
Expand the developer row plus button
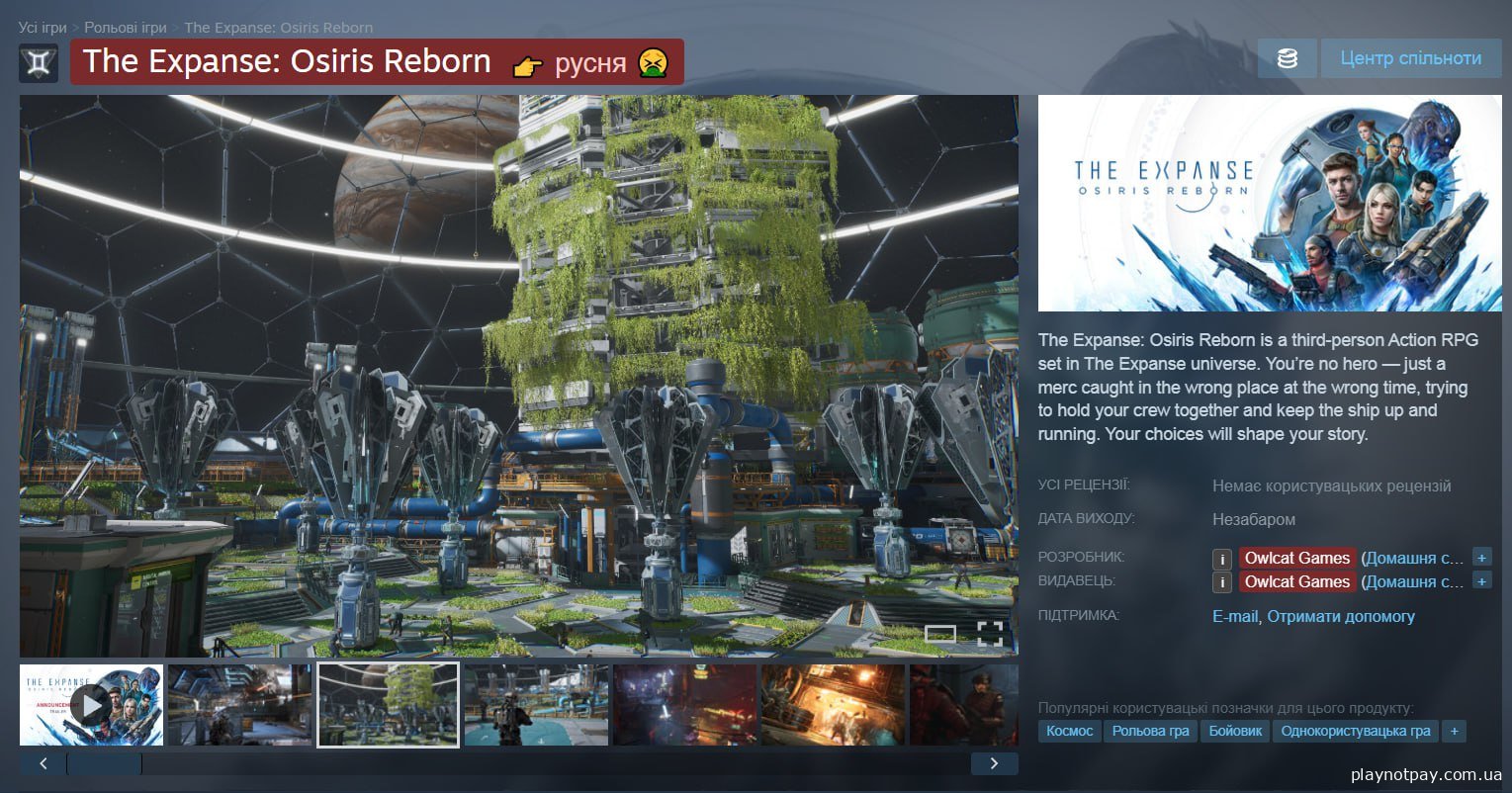tap(1481, 557)
